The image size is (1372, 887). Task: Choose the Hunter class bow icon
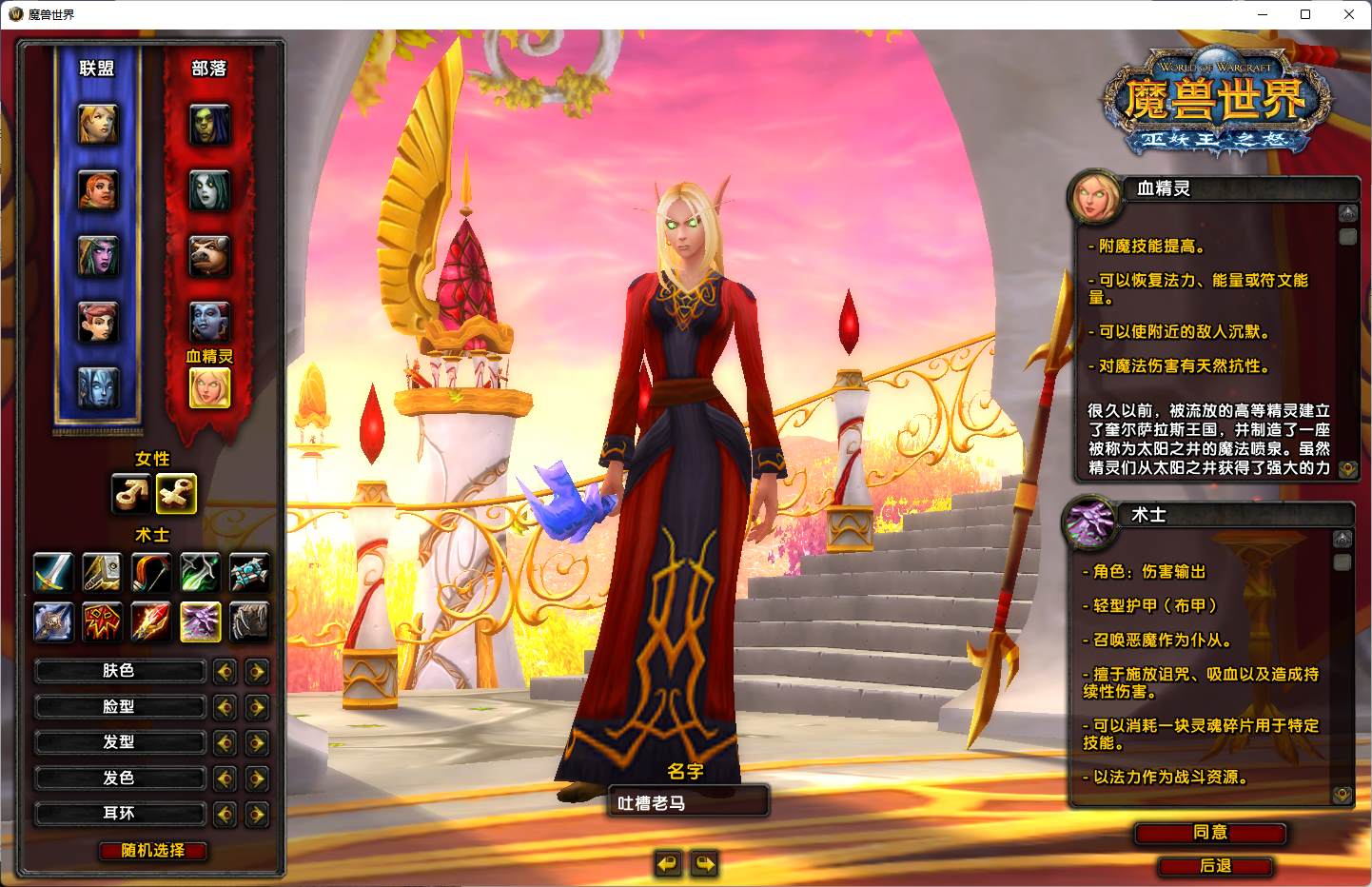151,572
